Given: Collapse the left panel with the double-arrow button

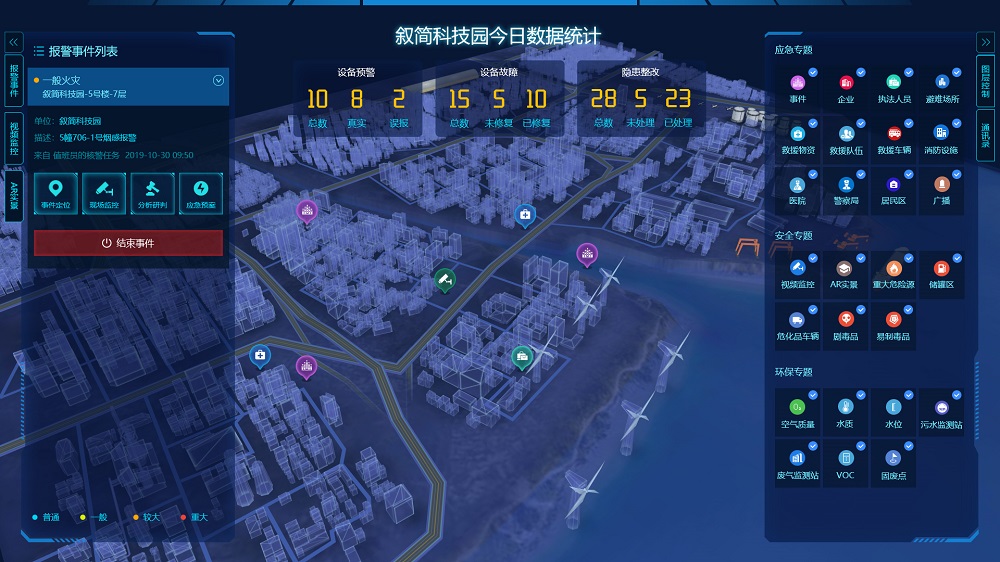Looking at the screenshot, I should tap(14, 42).
